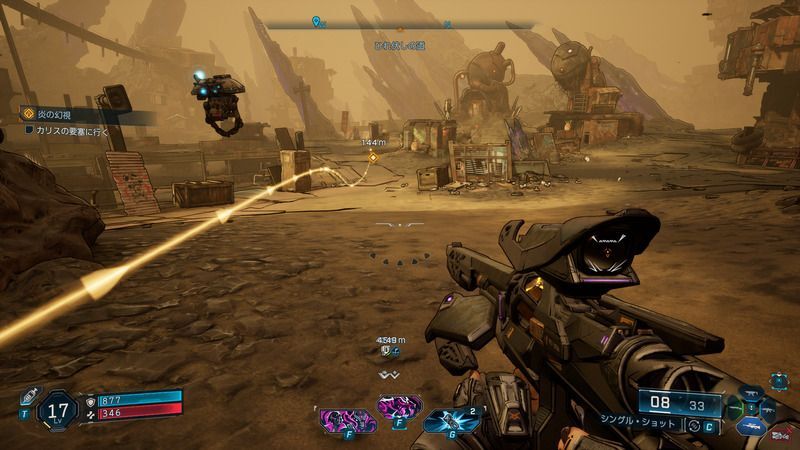Select the blue waypoint pin on compass
Viewport: 800px width, 450px height.
[x=317, y=21]
